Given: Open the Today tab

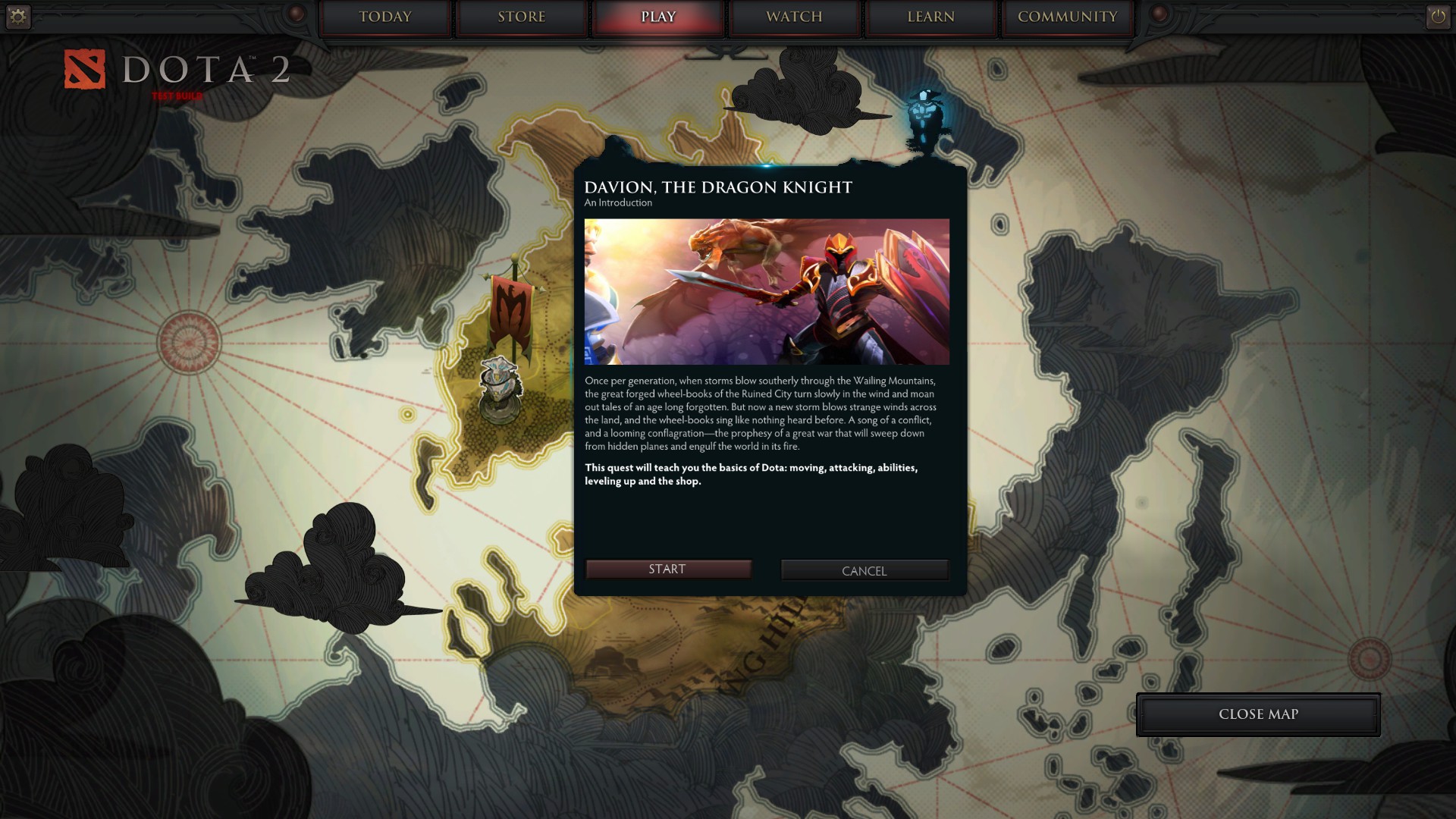Looking at the screenshot, I should pyautogui.click(x=384, y=17).
